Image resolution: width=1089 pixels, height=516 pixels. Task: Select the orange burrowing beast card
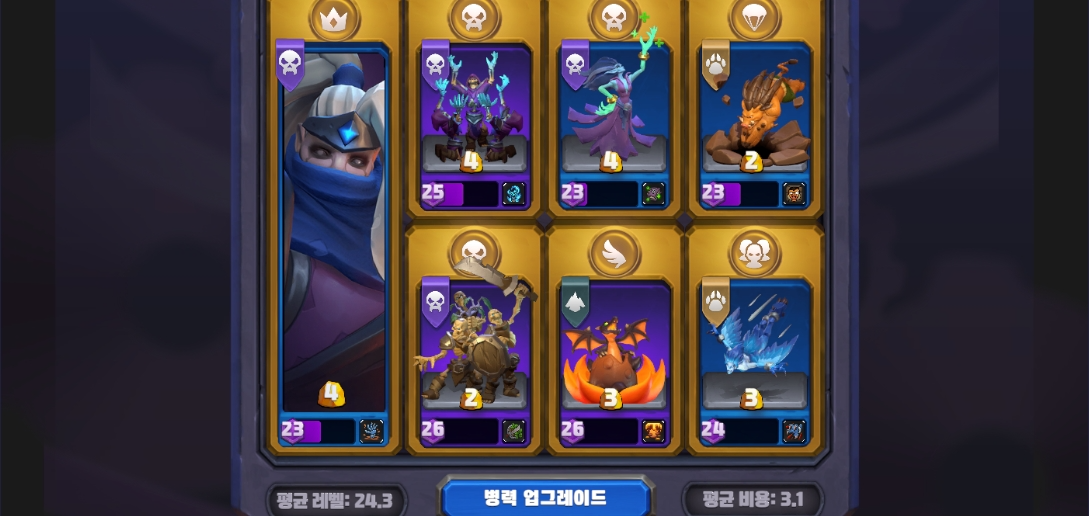click(x=754, y=115)
